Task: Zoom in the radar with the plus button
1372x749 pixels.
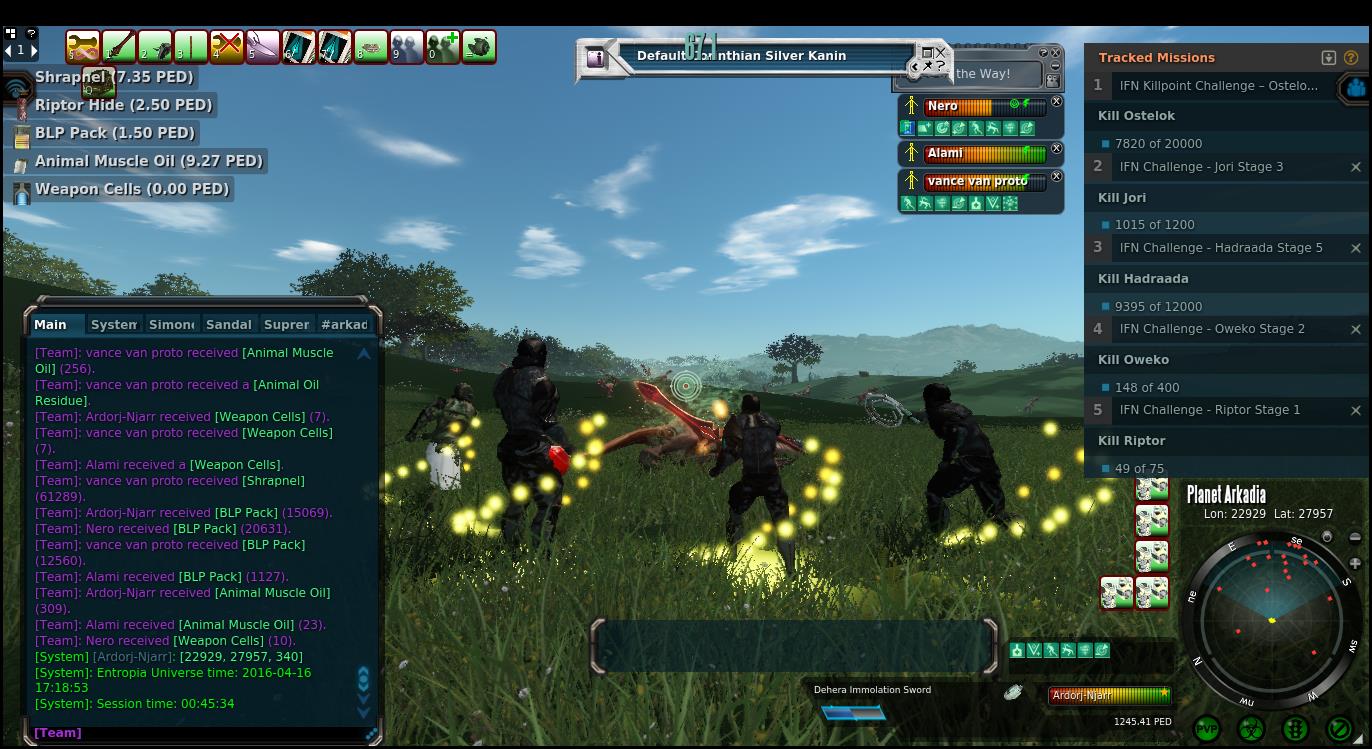Action: coord(1355,564)
